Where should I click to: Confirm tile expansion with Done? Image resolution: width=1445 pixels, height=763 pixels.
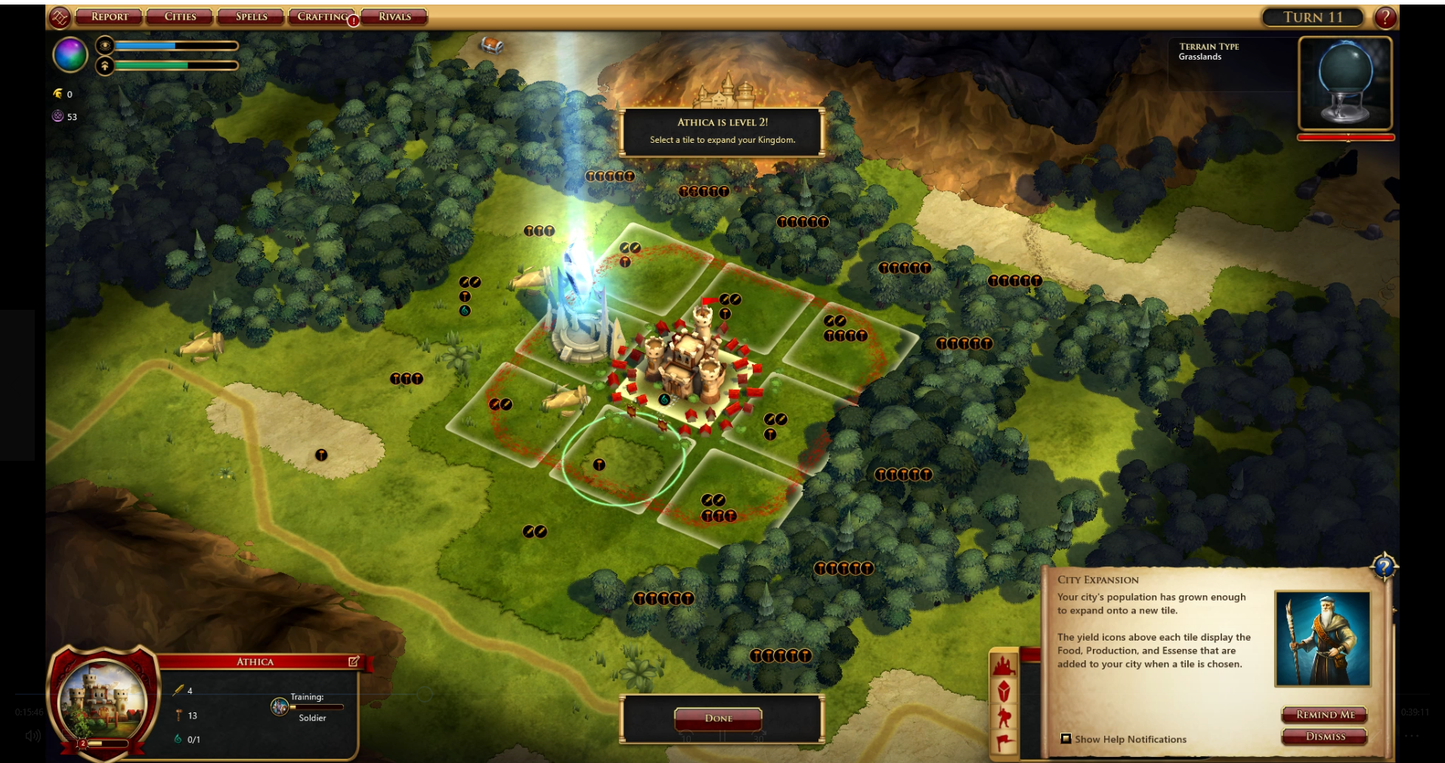(x=718, y=718)
